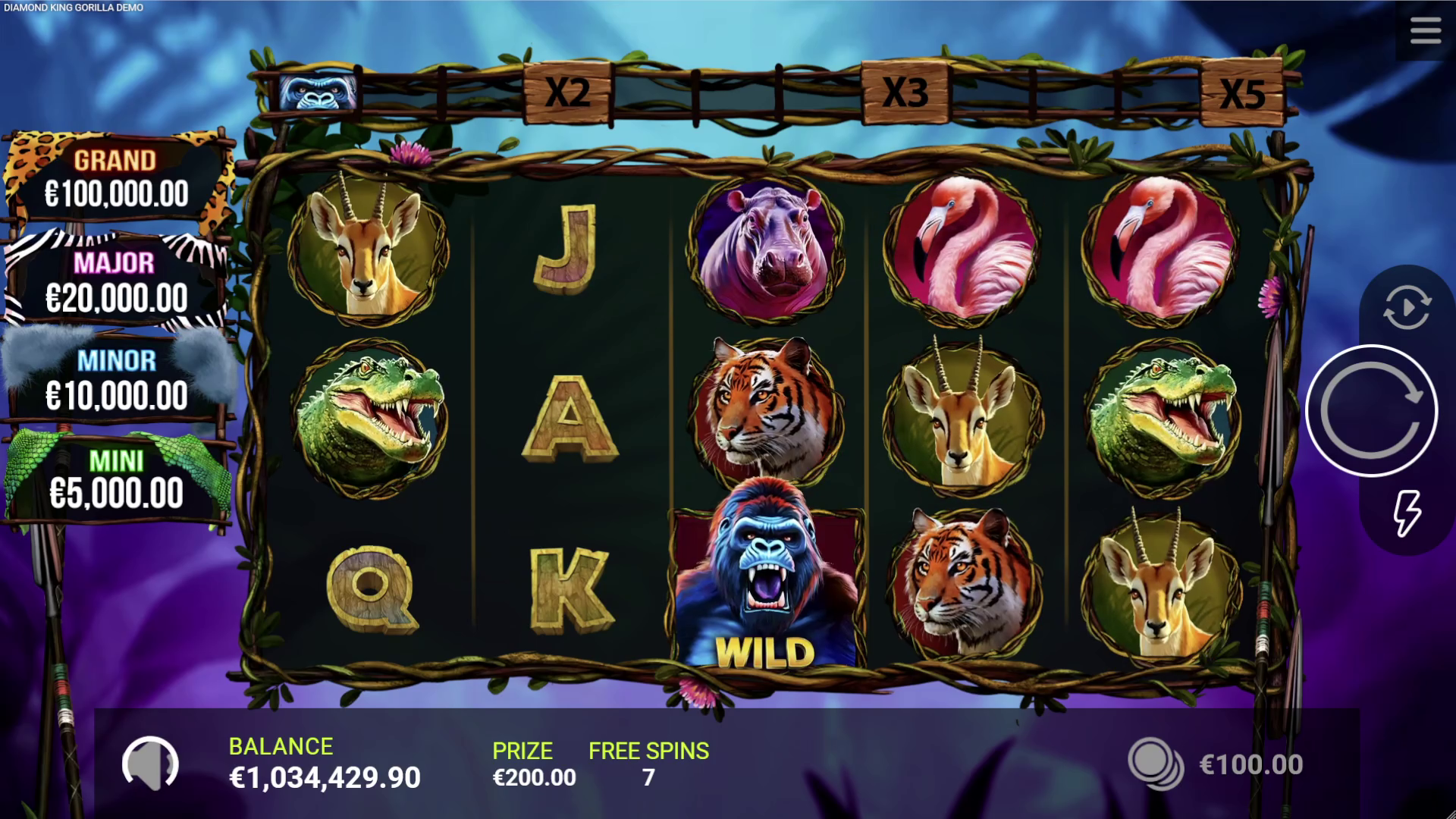Open the bet amount coin selector
Image resolution: width=1456 pixels, height=819 pixels.
(x=1155, y=764)
